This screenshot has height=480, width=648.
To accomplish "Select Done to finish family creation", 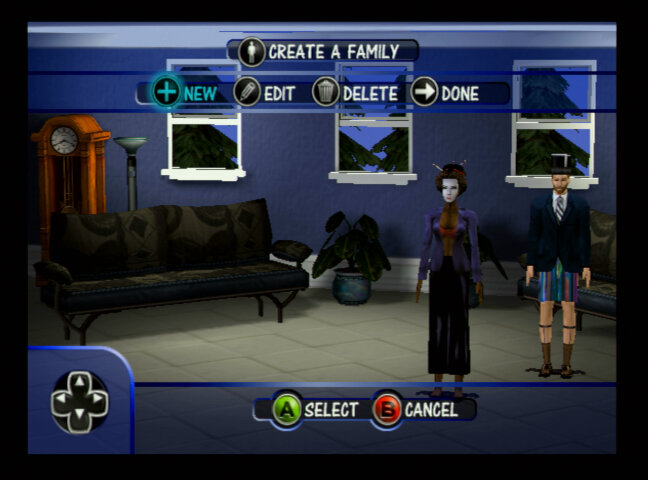I will 446,93.
